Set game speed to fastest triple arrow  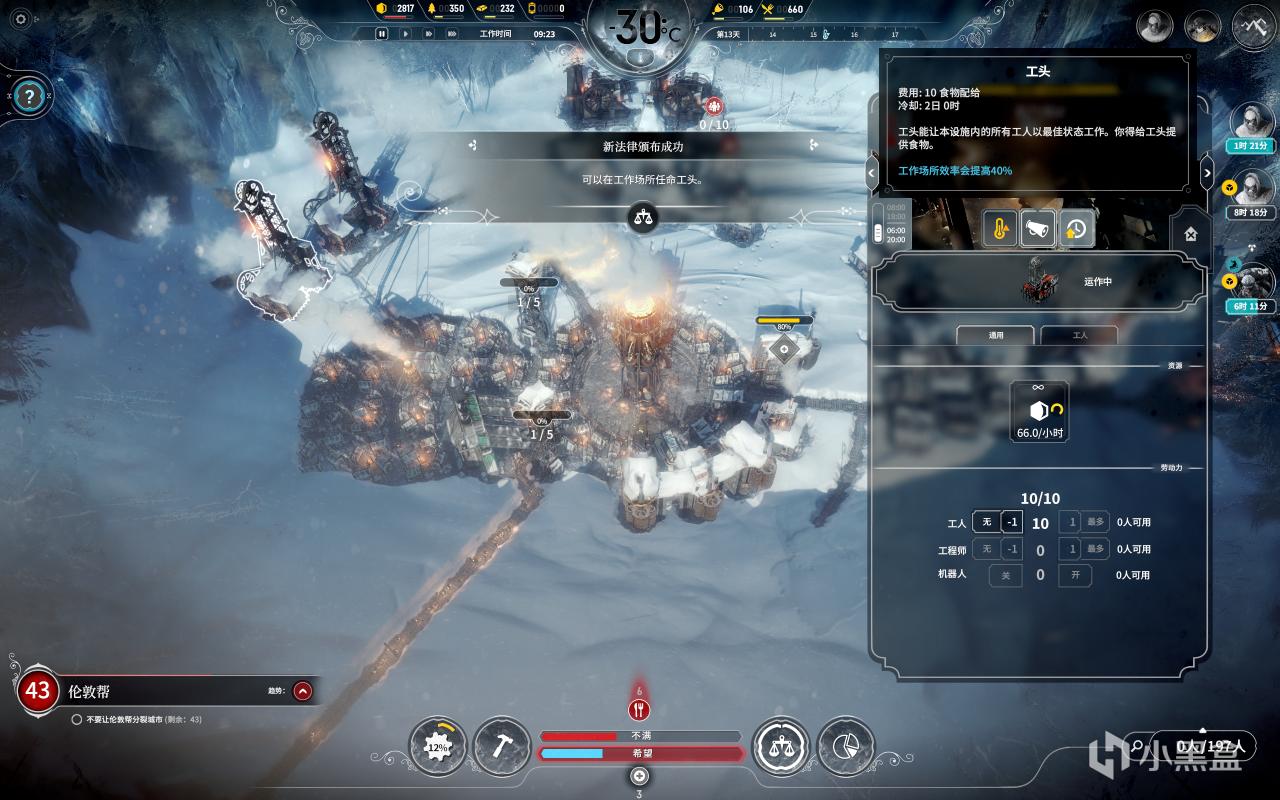pos(452,34)
